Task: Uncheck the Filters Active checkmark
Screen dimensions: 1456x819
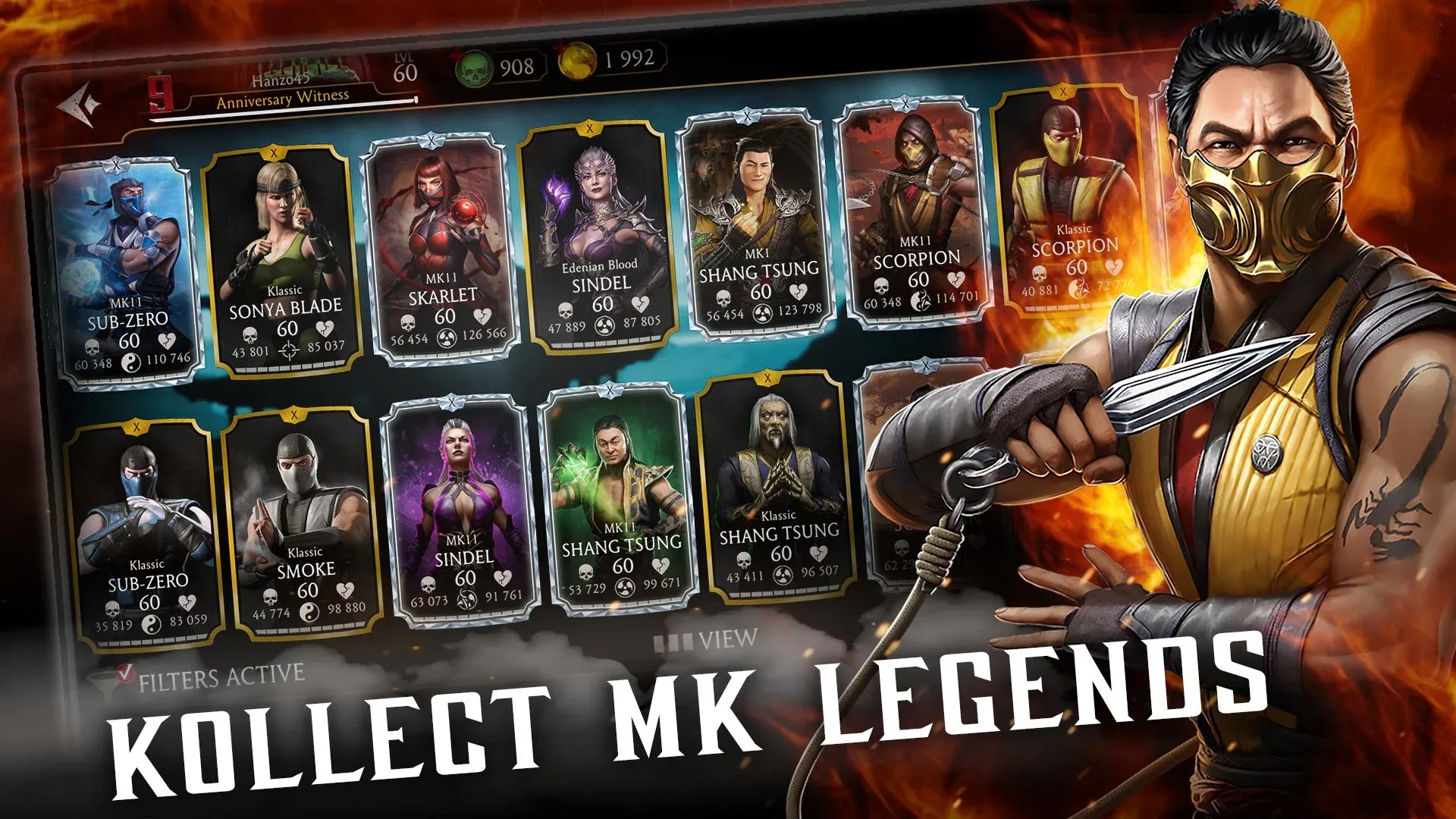Action: coord(126,673)
